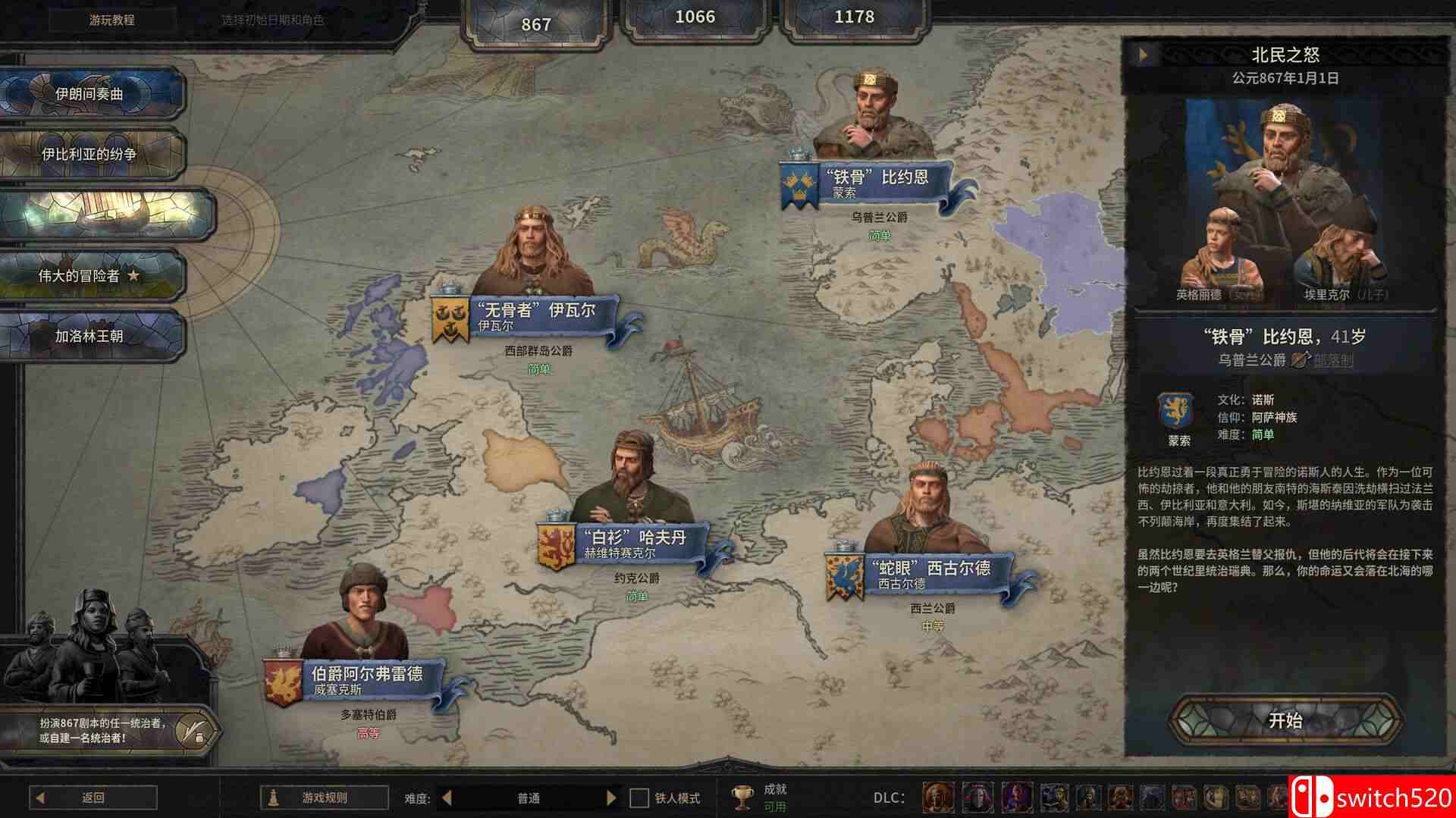This screenshot has width=1456, height=818.
Task: Enable 铁人模式 Ironman mode checkbox
Action: (x=638, y=798)
